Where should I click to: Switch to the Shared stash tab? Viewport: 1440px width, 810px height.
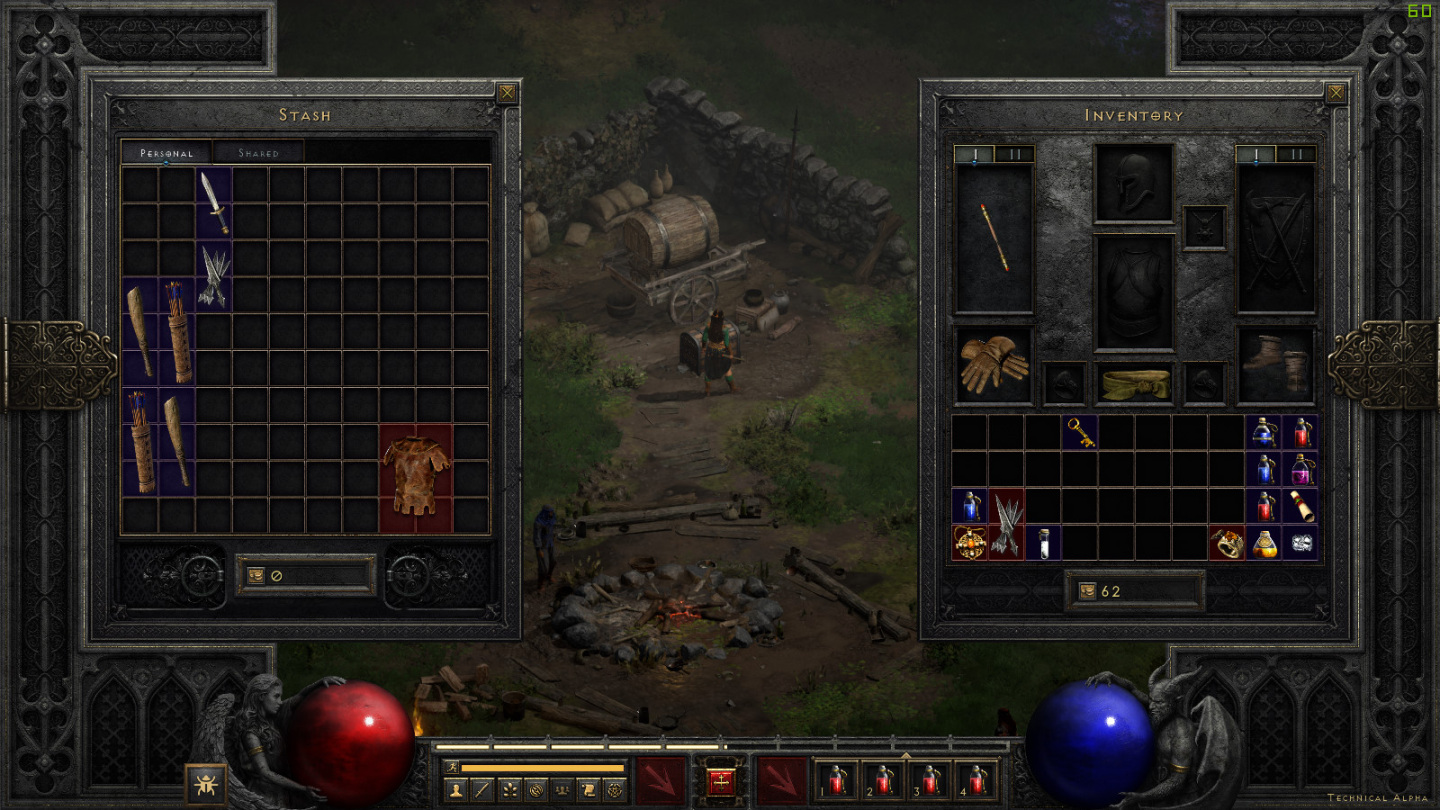coord(258,153)
